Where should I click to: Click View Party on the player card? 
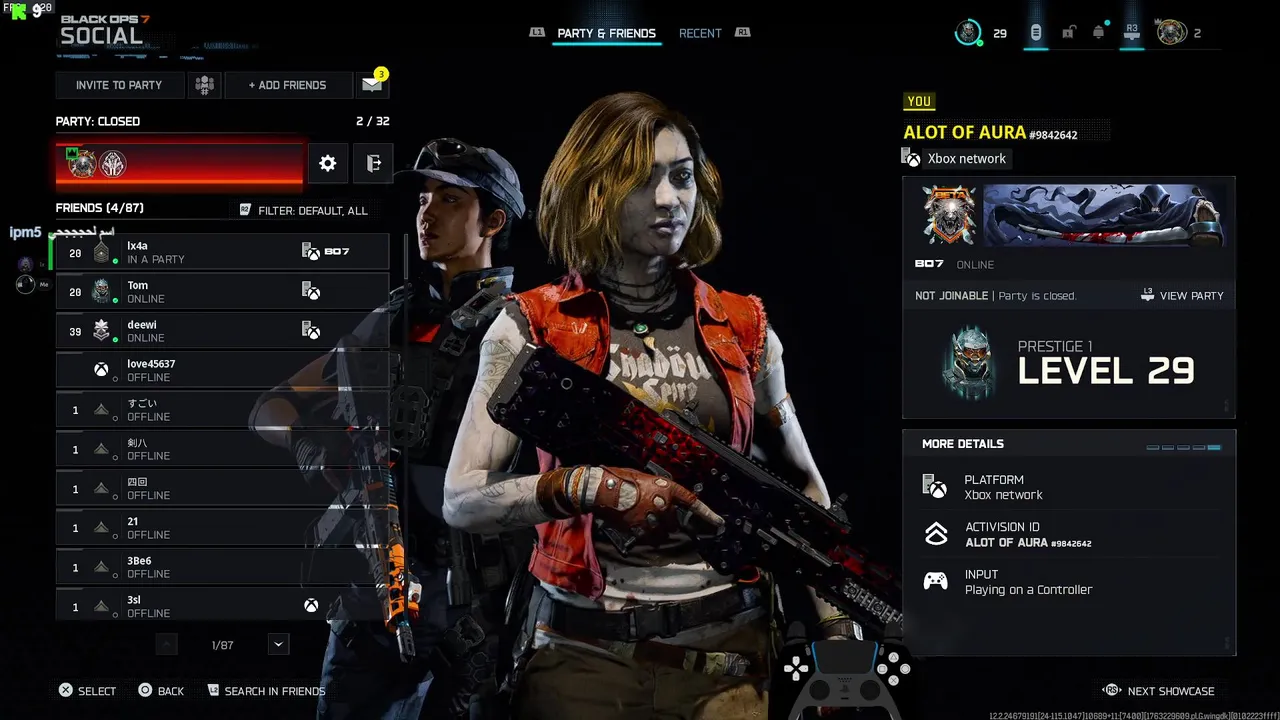click(1182, 296)
